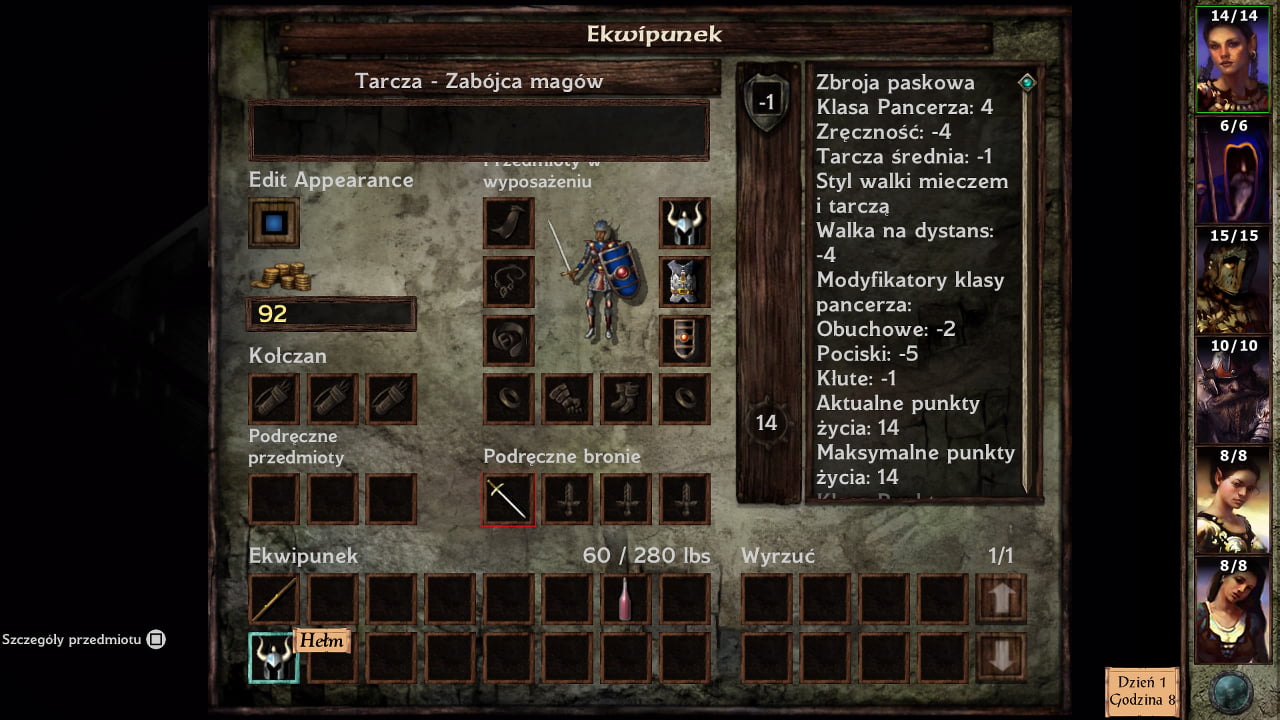The height and width of the screenshot is (720, 1280).
Task: Choose the sword in quick weapons
Action: coord(508,499)
